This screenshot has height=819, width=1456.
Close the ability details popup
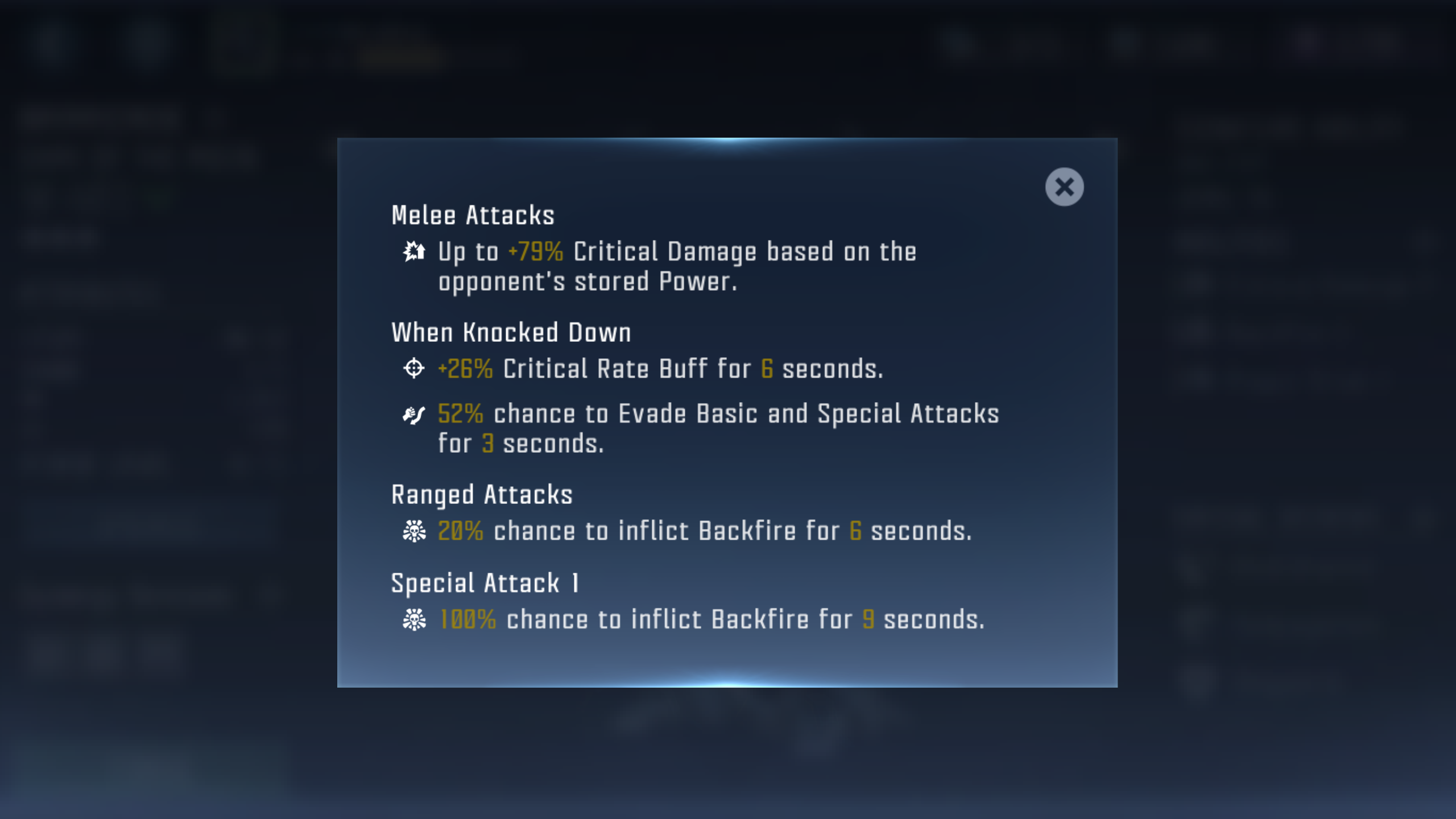tap(1064, 187)
